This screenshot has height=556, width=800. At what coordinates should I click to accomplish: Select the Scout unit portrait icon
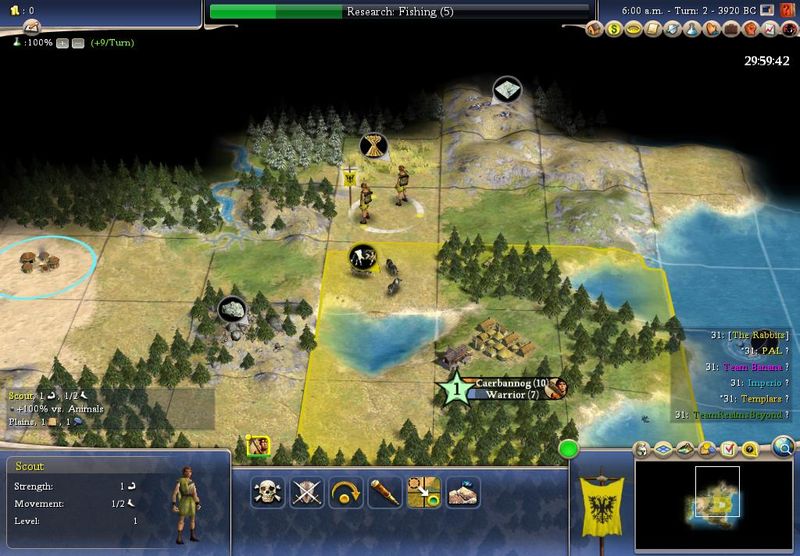(x=259, y=446)
